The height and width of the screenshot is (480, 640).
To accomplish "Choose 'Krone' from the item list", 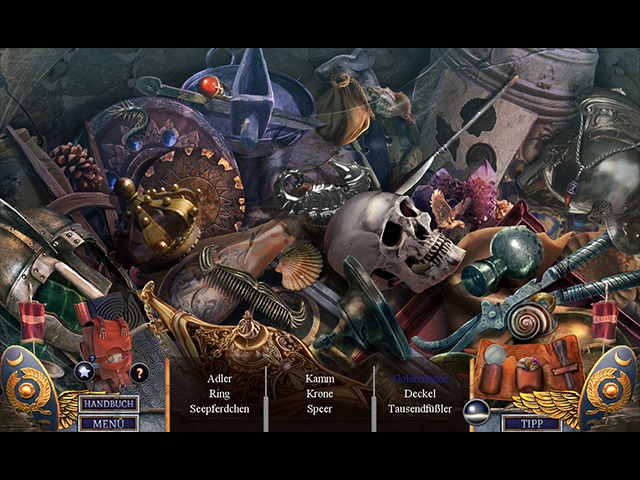I will click(320, 394).
